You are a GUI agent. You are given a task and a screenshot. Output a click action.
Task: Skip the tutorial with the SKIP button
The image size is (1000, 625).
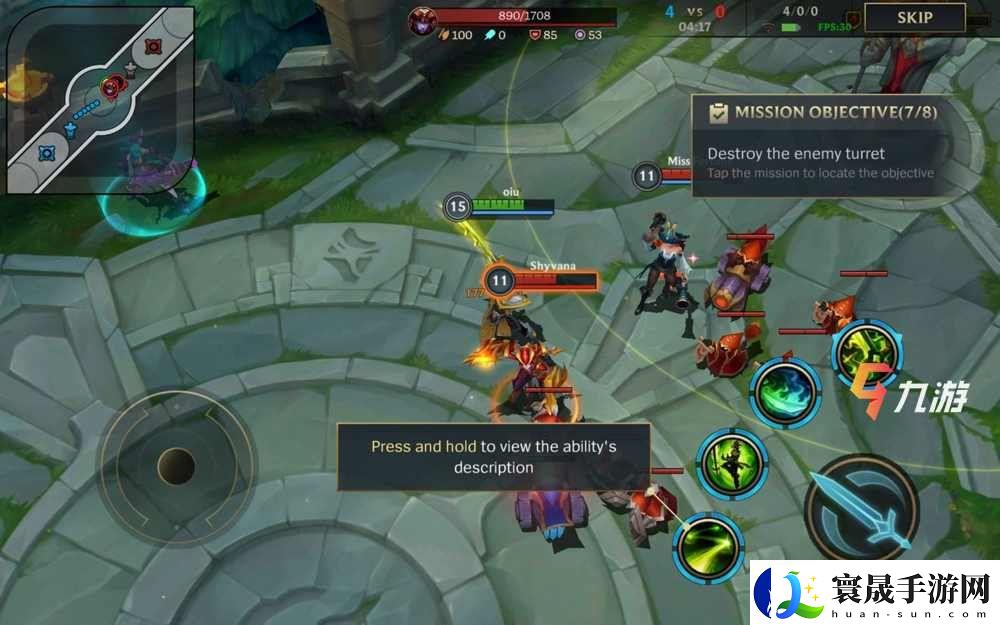(x=914, y=17)
